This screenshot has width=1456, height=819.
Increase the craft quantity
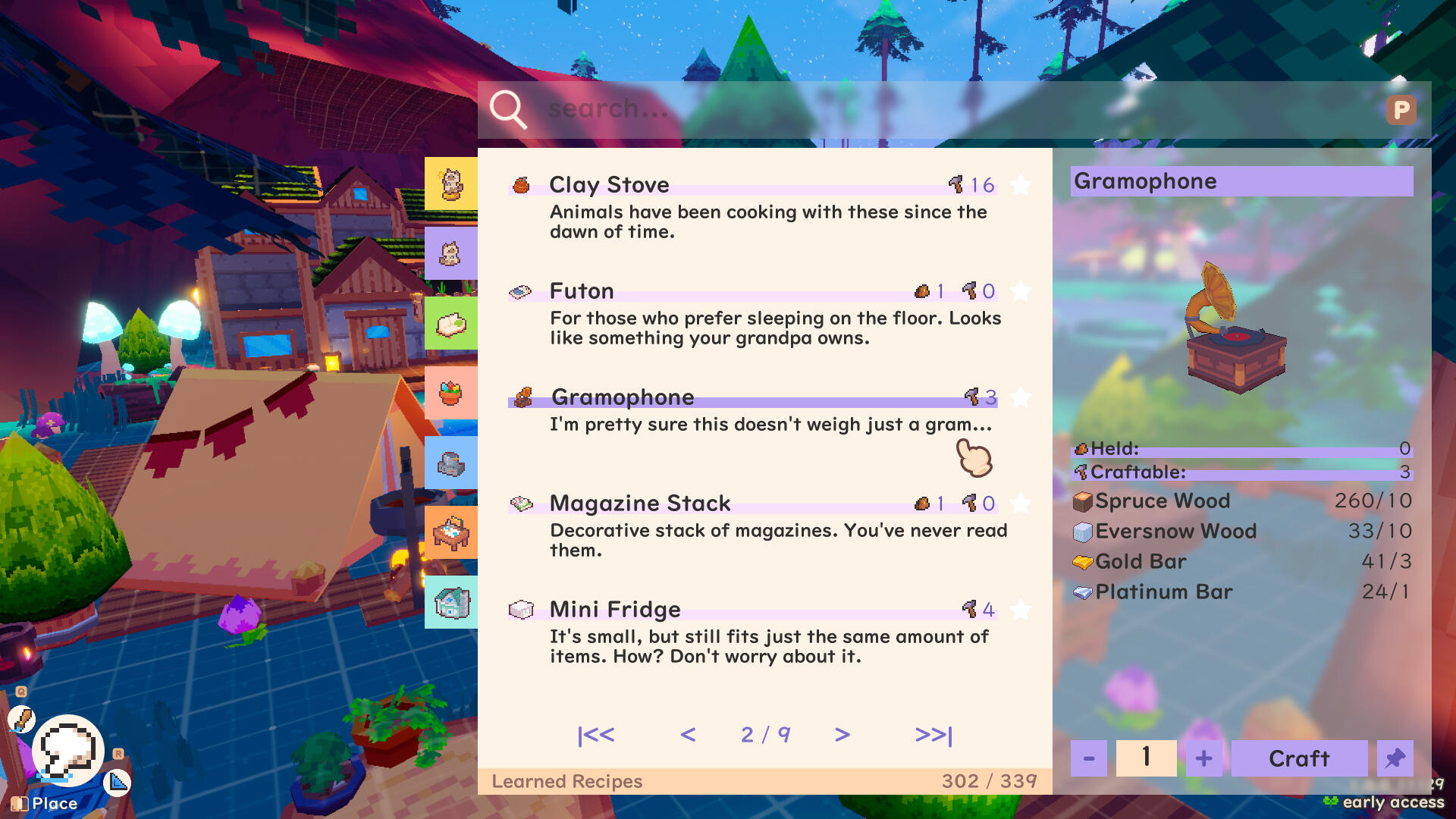[x=1203, y=758]
